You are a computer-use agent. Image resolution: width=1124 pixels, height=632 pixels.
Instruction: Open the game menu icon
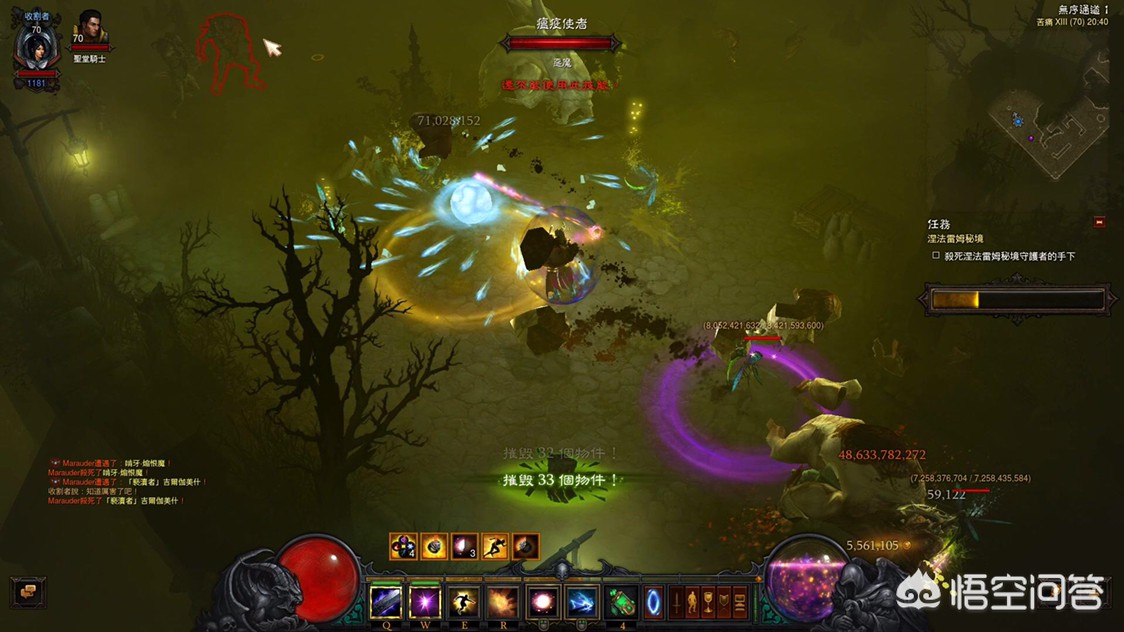click(x=741, y=602)
